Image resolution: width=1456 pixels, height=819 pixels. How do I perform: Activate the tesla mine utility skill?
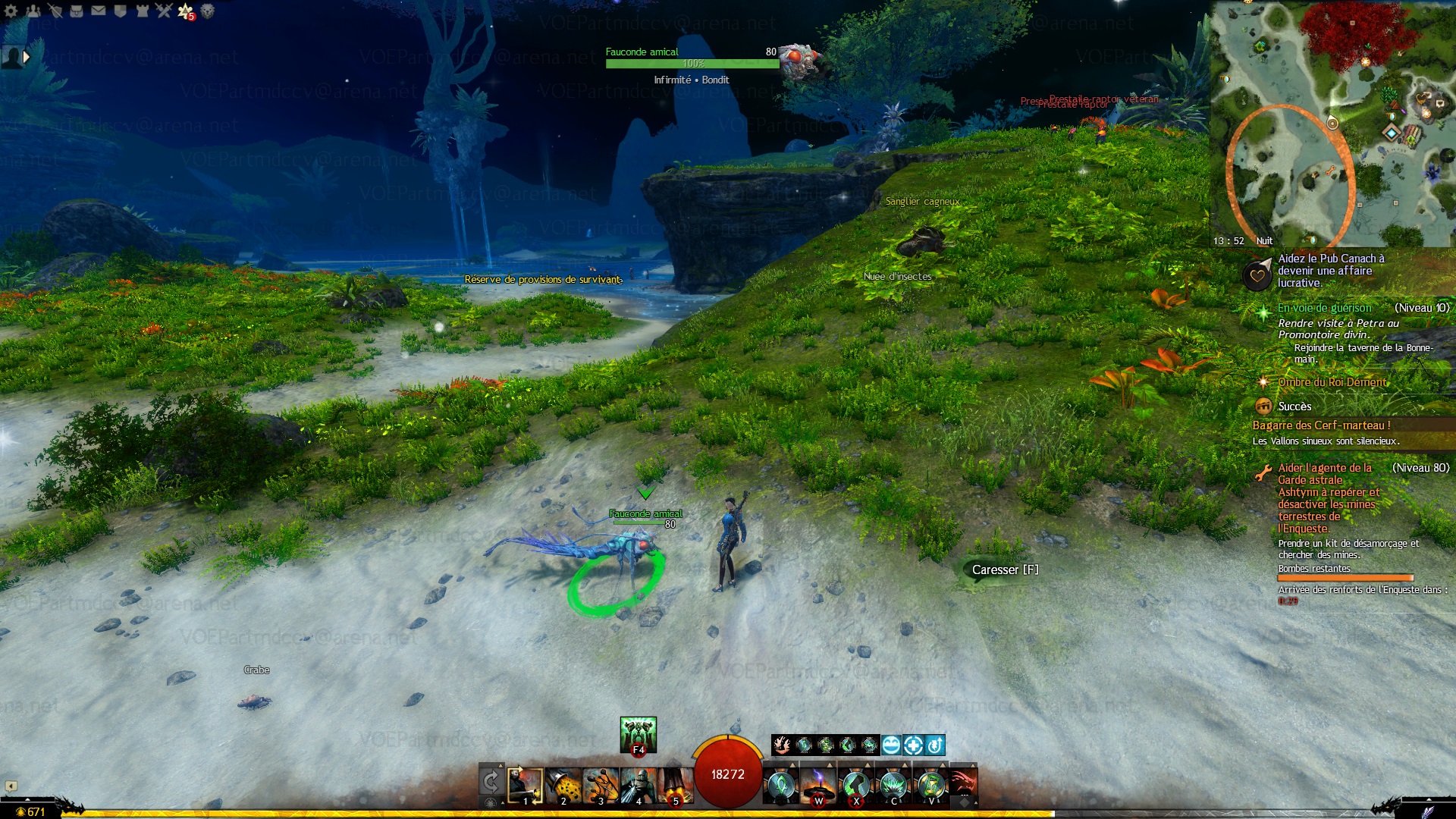coord(818,786)
